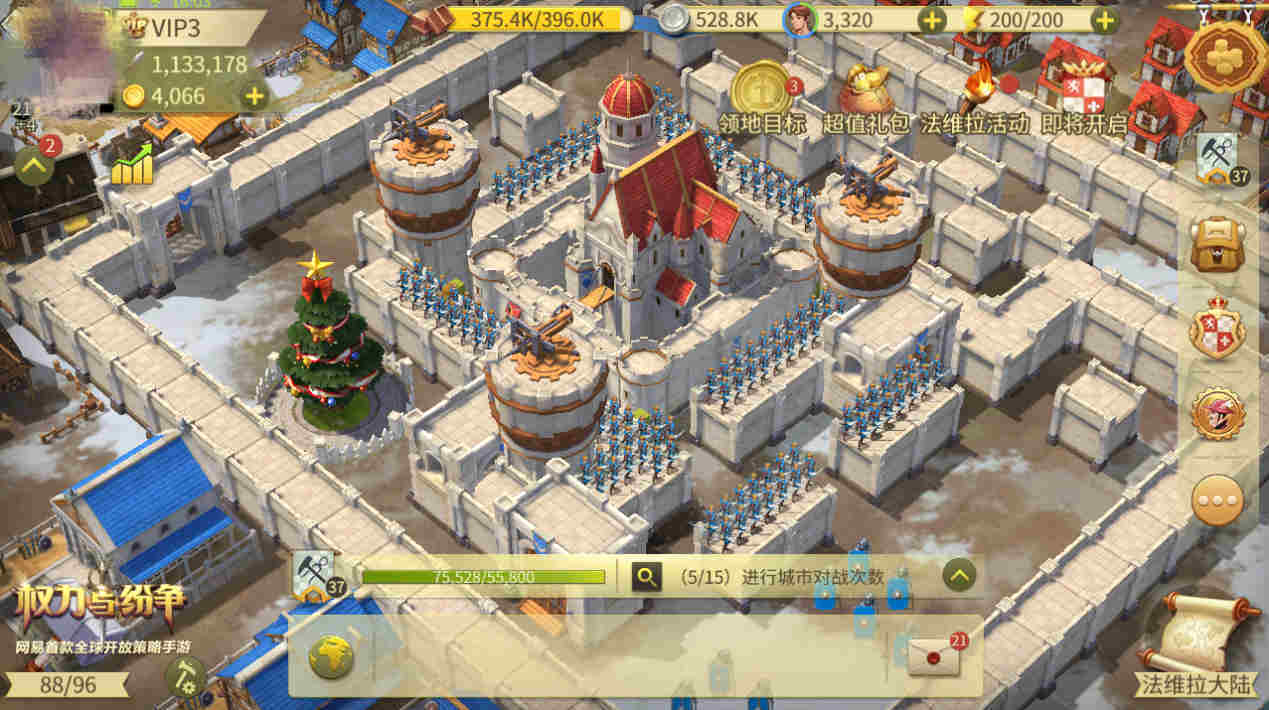
Task: Add population using the plus beside 3,320
Action: pos(931,19)
